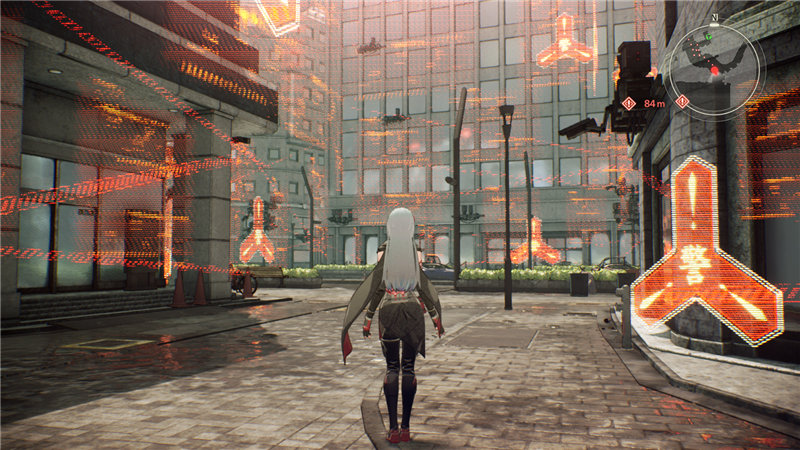This screenshot has height=450, width=800.
Task: Select the red player dot on minimap
Action: [715, 72]
